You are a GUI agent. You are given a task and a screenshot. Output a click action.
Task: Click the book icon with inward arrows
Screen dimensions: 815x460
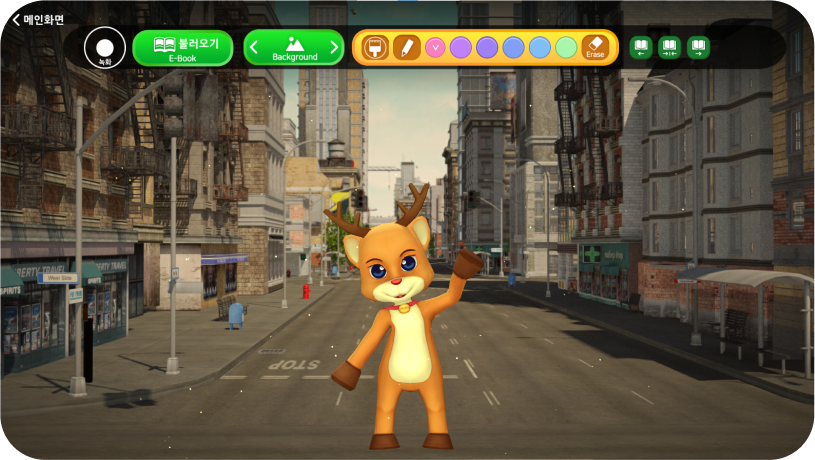[x=669, y=48]
